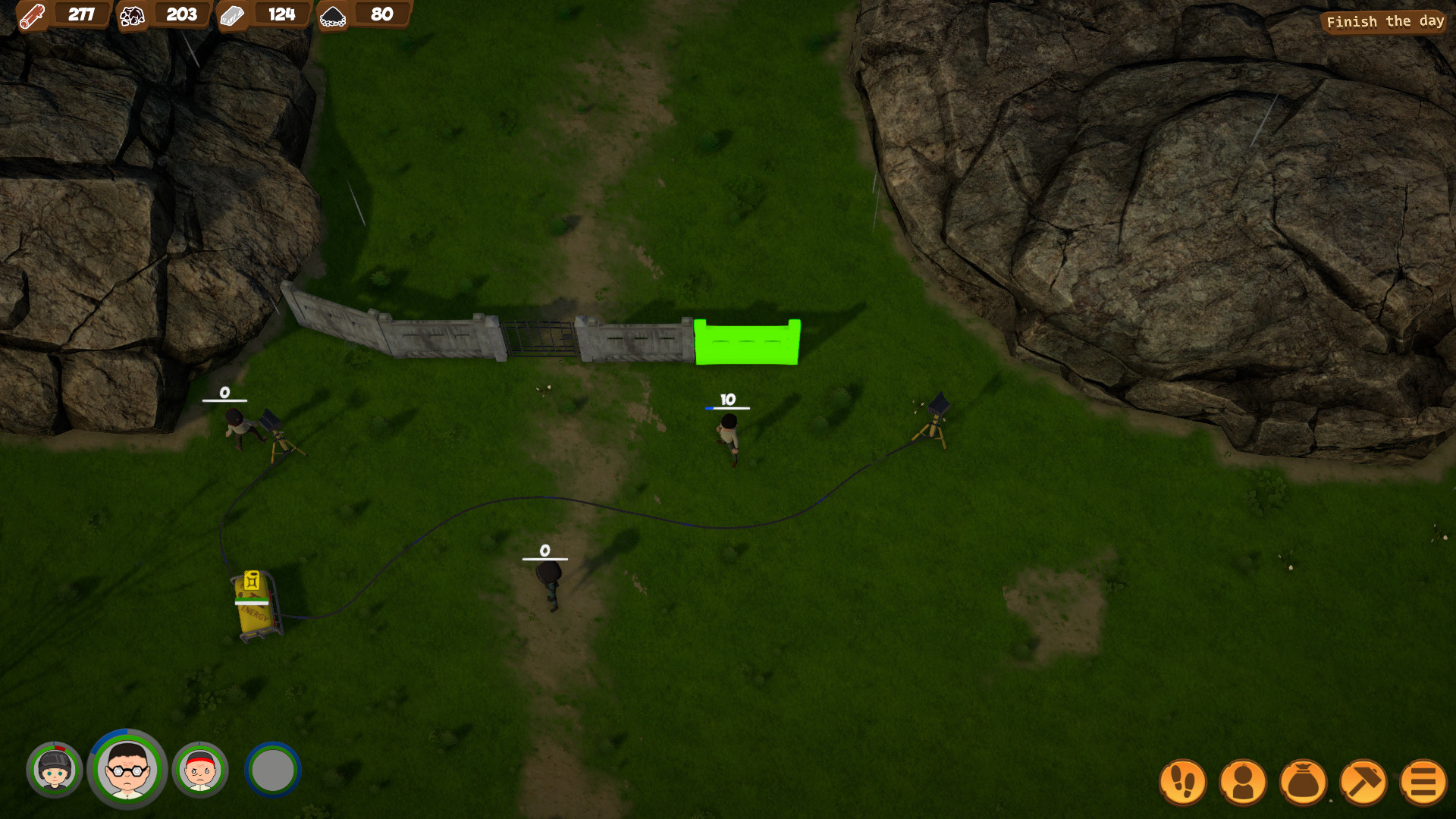This screenshot has width=1456, height=819.
Task: Select the glasses character portrait
Action: click(127, 769)
